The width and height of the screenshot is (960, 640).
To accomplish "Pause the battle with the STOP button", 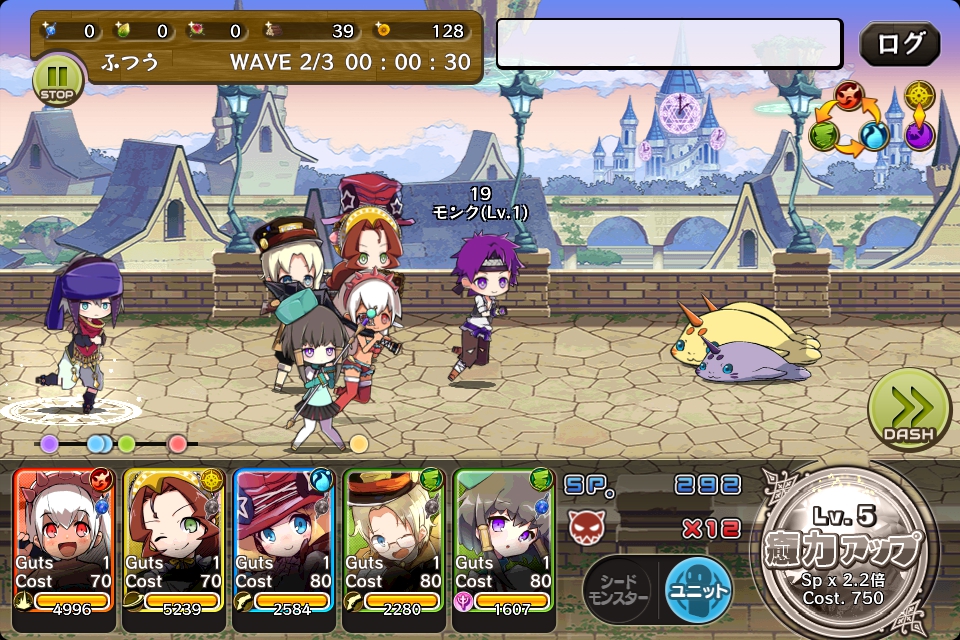I will [59, 80].
